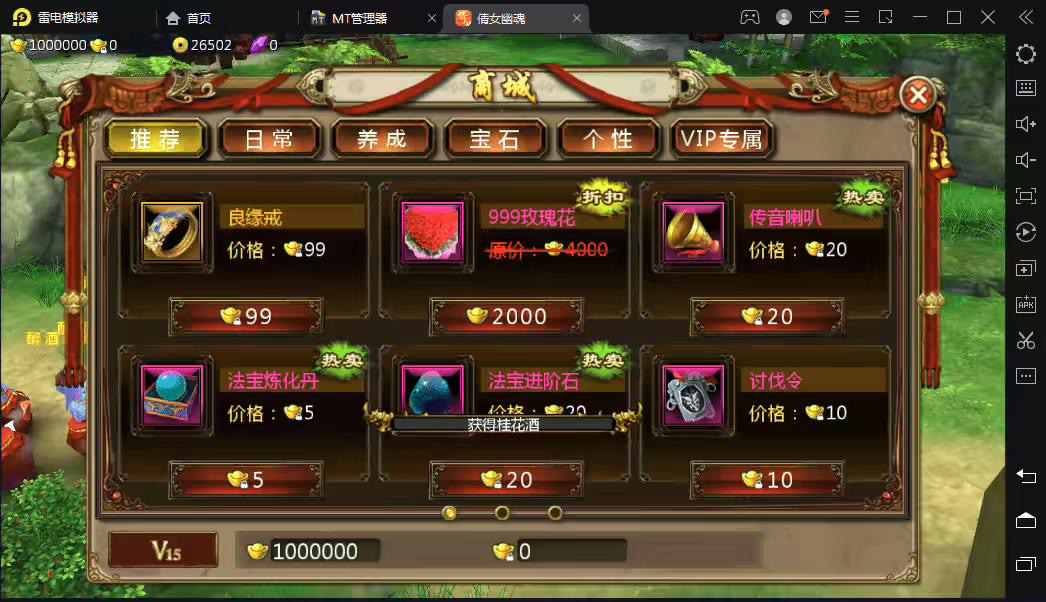
Task: Close the 商城 shop window
Action: tap(918, 95)
